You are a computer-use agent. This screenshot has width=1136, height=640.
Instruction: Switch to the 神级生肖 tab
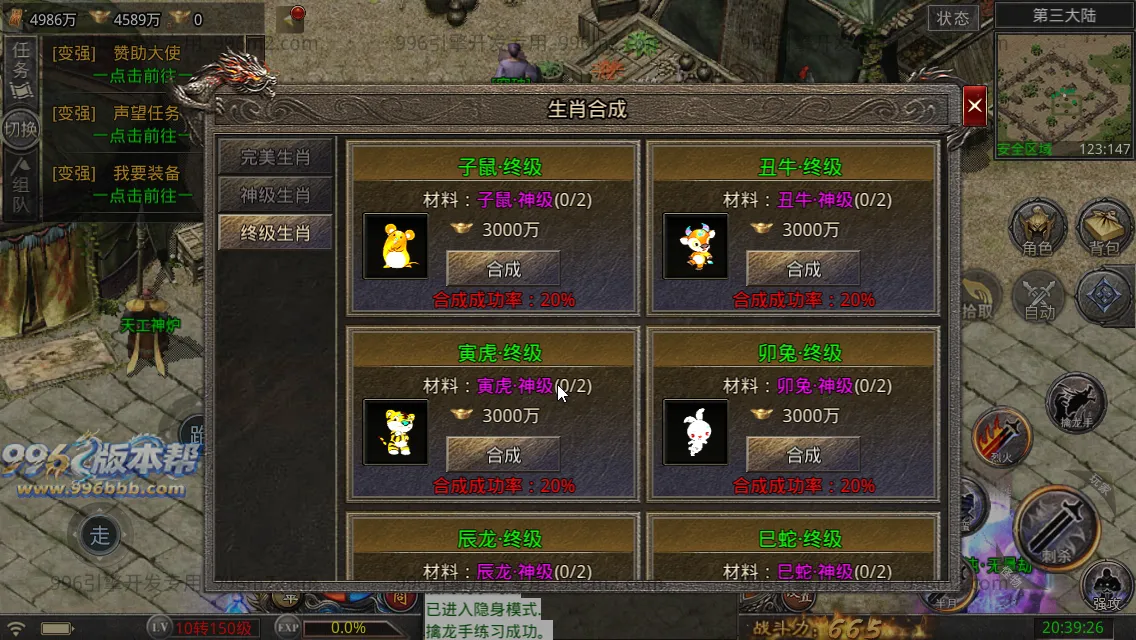tap(275, 195)
